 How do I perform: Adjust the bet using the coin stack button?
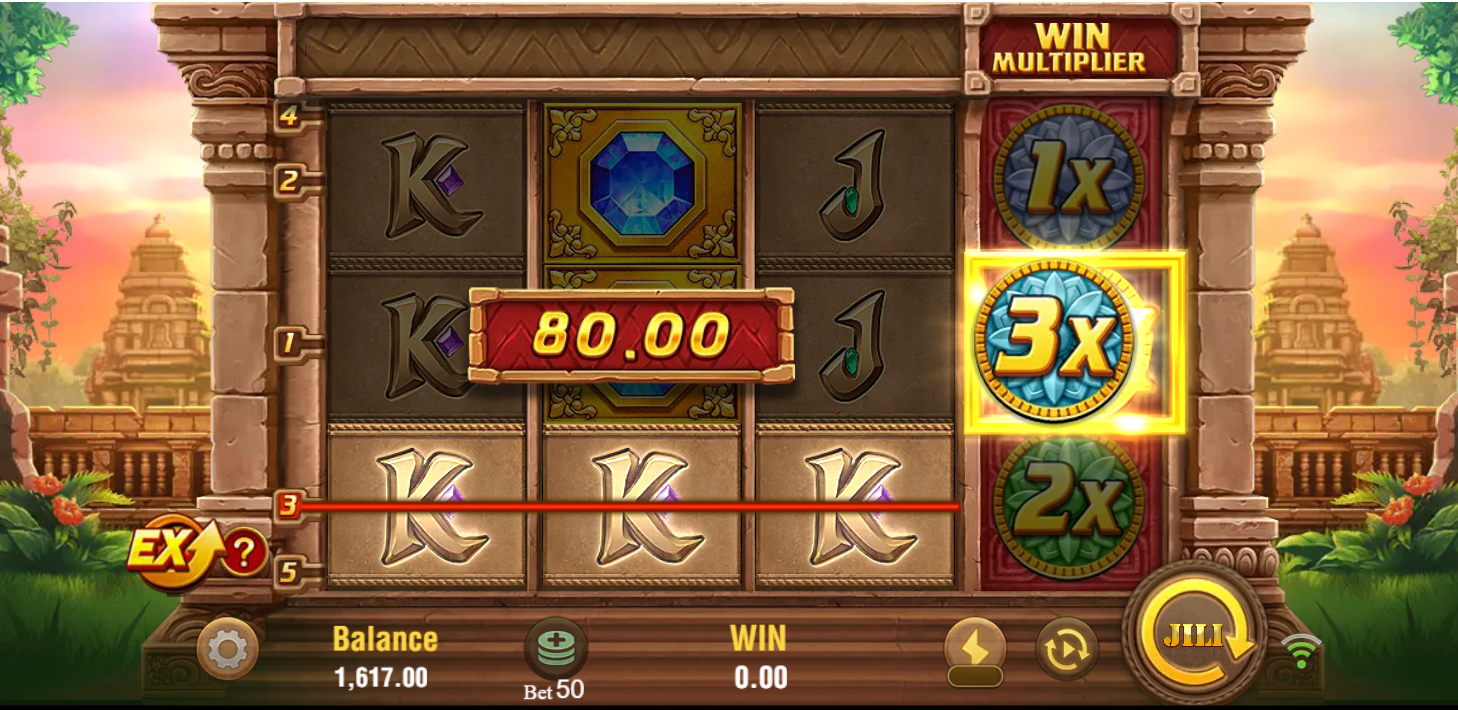pyautogui.click(x=555, y=648)
